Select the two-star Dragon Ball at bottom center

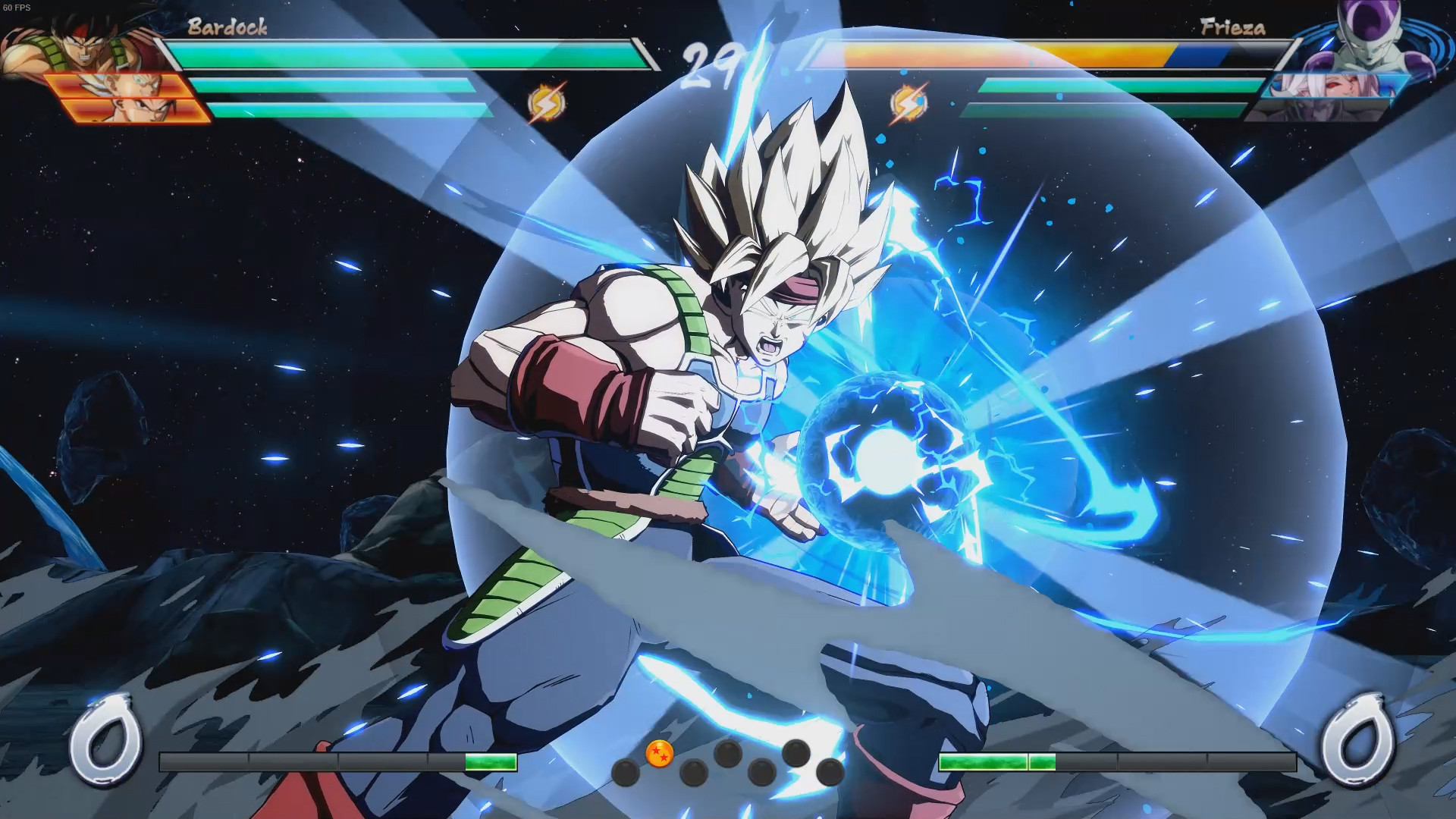660,755
